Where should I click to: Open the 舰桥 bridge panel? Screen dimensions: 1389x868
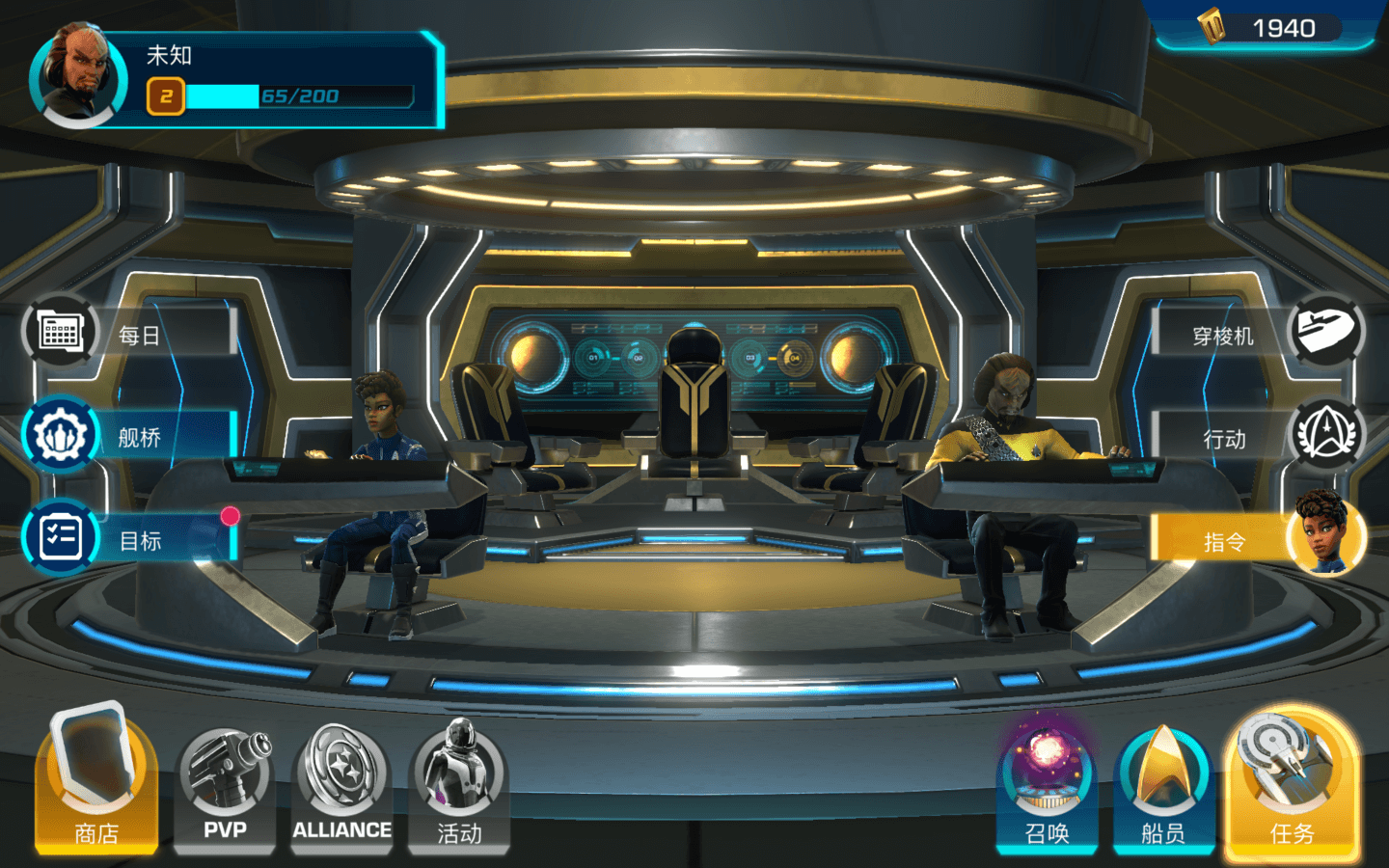click(130, 437)
